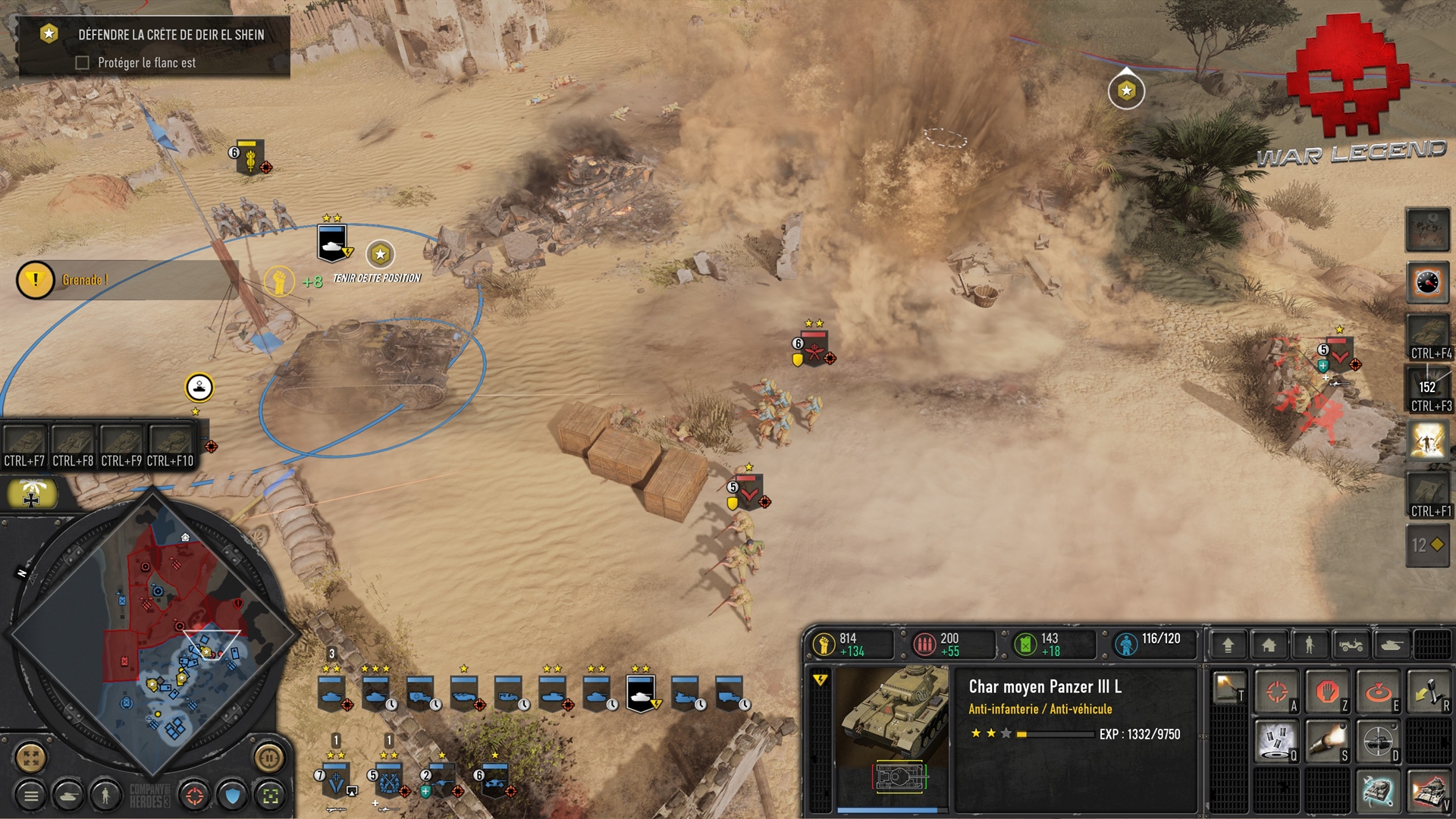Select the tank crosshair targeting ability
This screenshot has width=1456, height=819.
click(x=1376, y=741)
